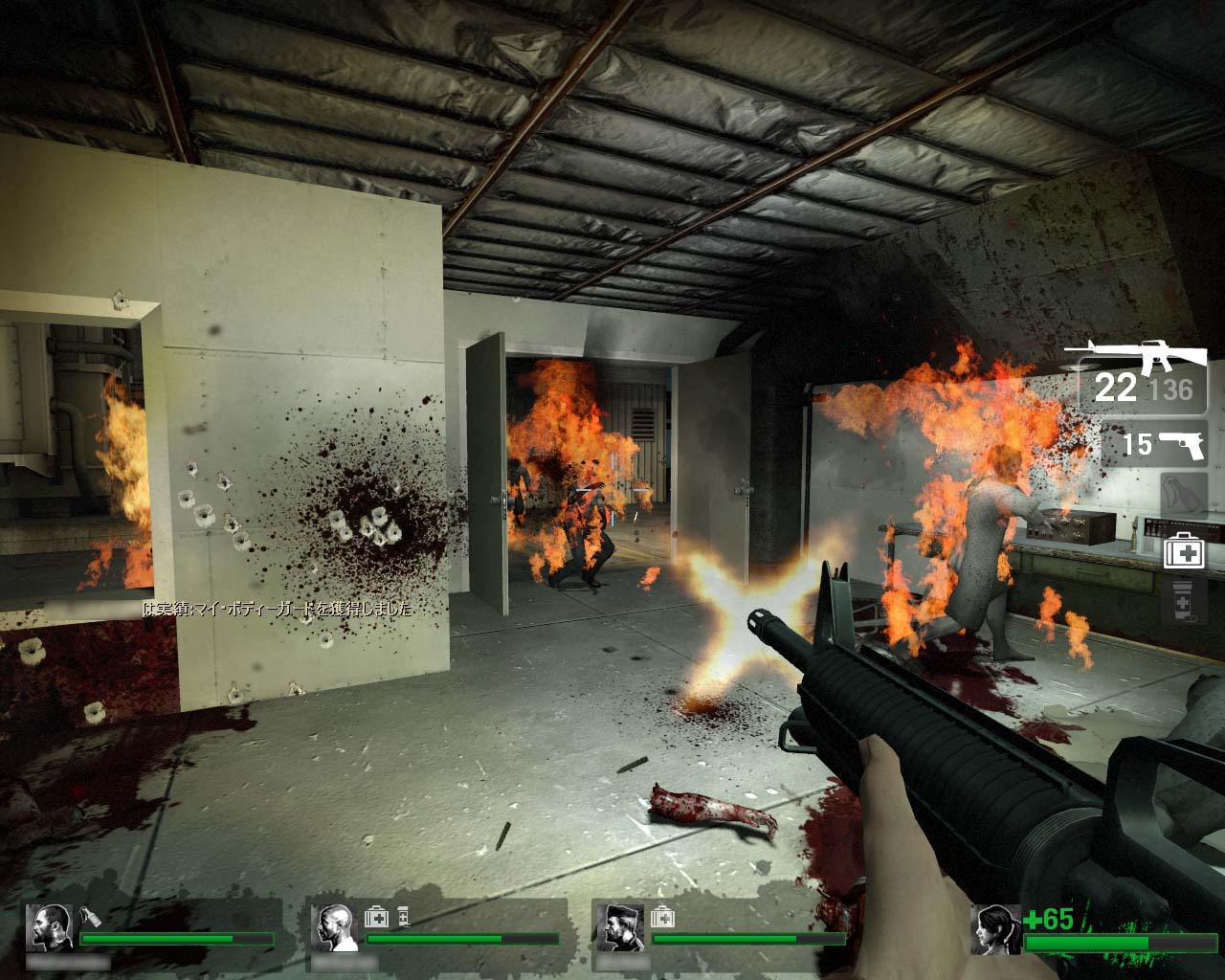Click Zoey's player portrait
Viewport: 1225px width, 980px height.
995,929
